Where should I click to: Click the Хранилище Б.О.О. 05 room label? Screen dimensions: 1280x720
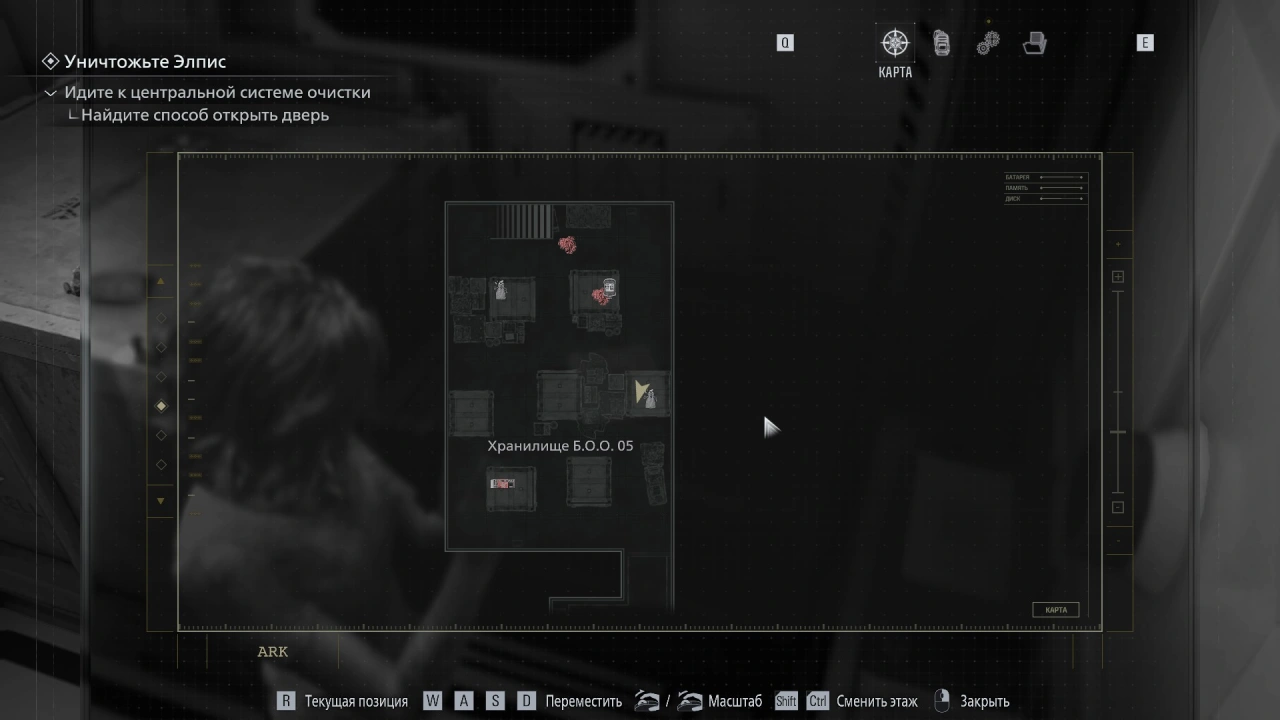[560, 446]
